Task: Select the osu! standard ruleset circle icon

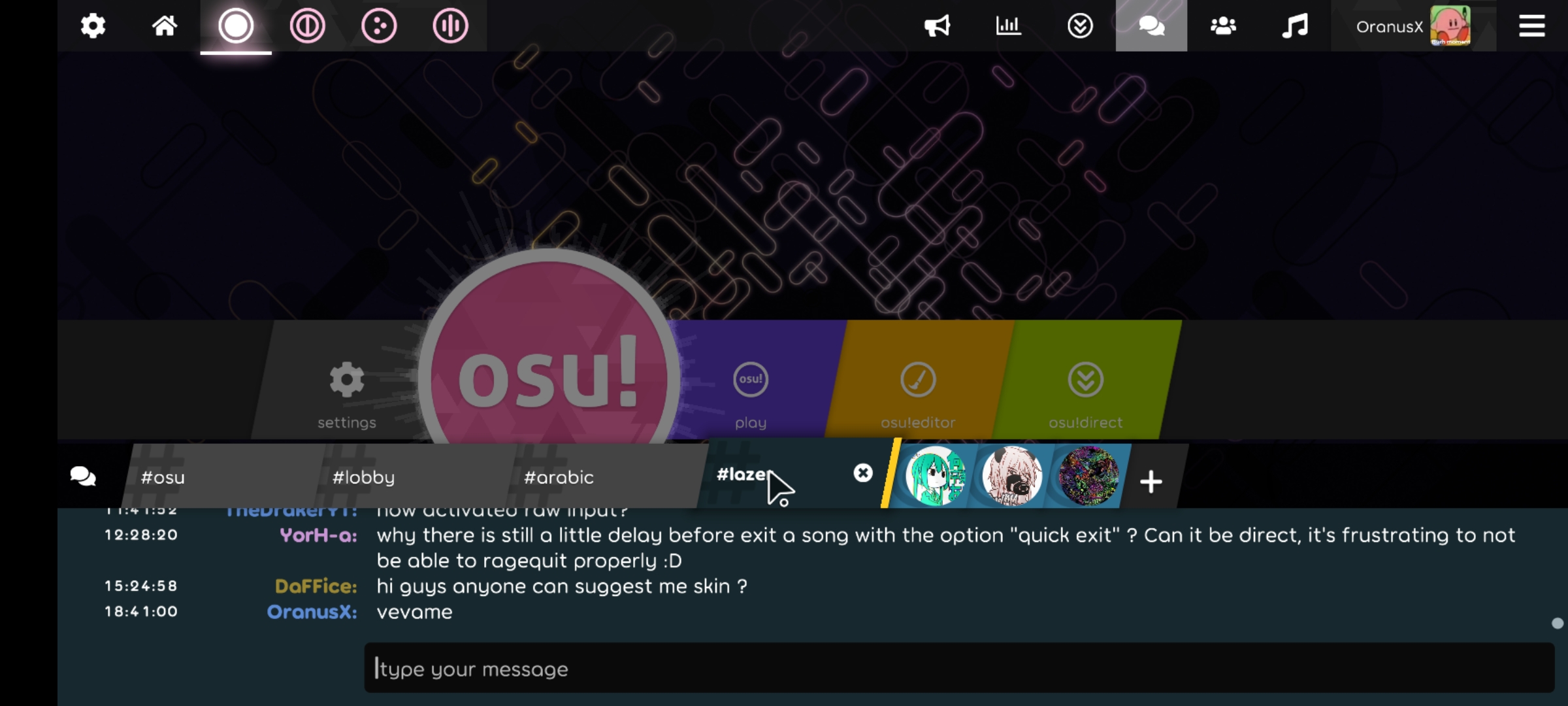Action: point(236,25)
